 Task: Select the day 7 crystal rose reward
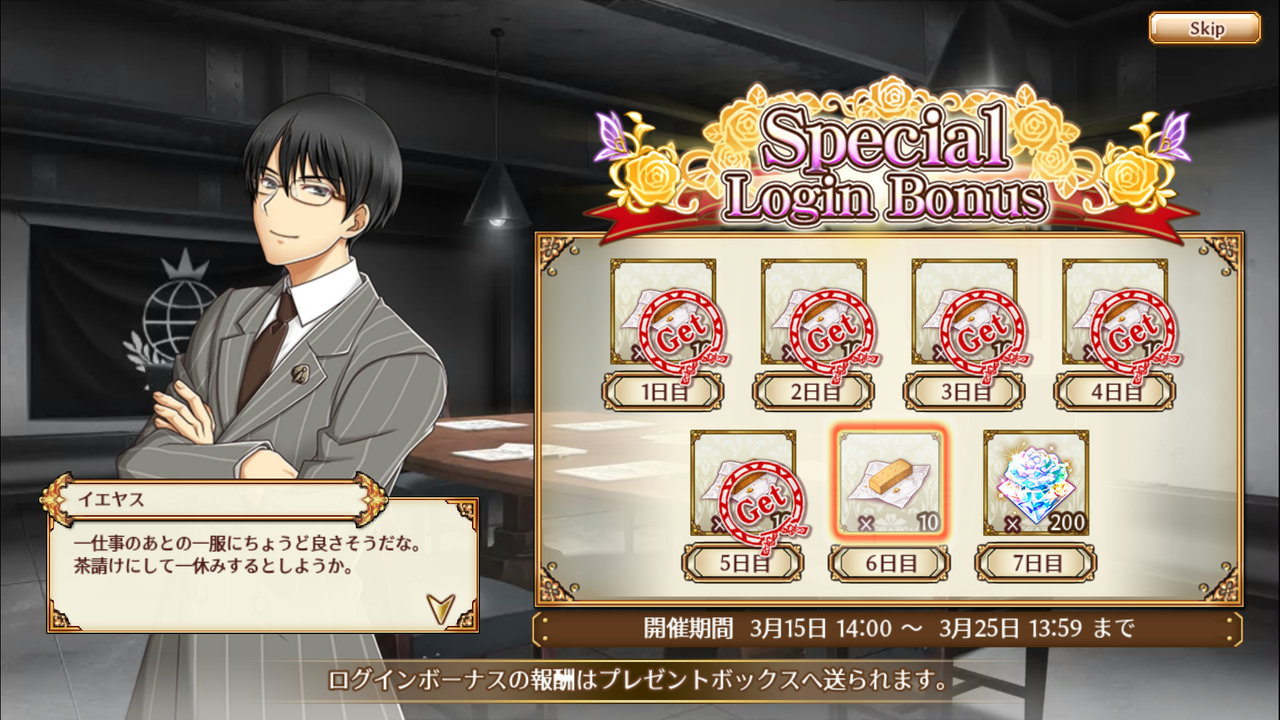point(1036,484)
